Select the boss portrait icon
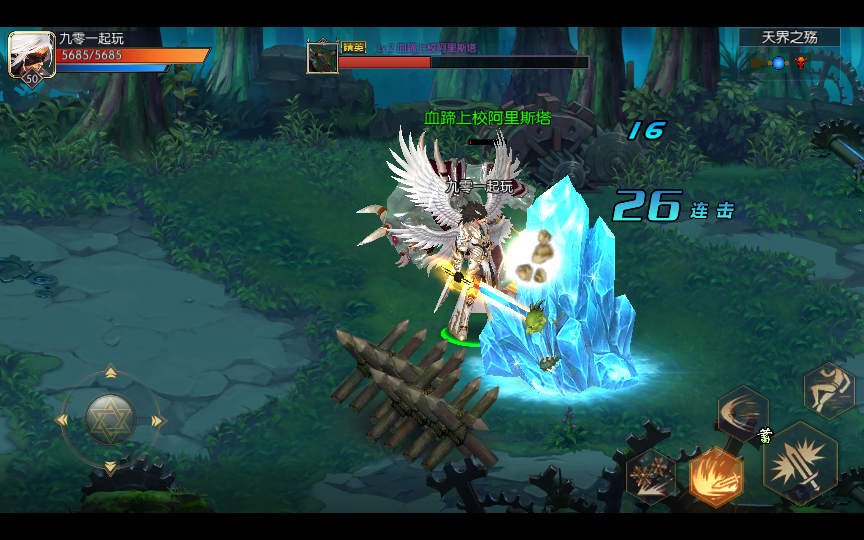 (x=322, y=56)
